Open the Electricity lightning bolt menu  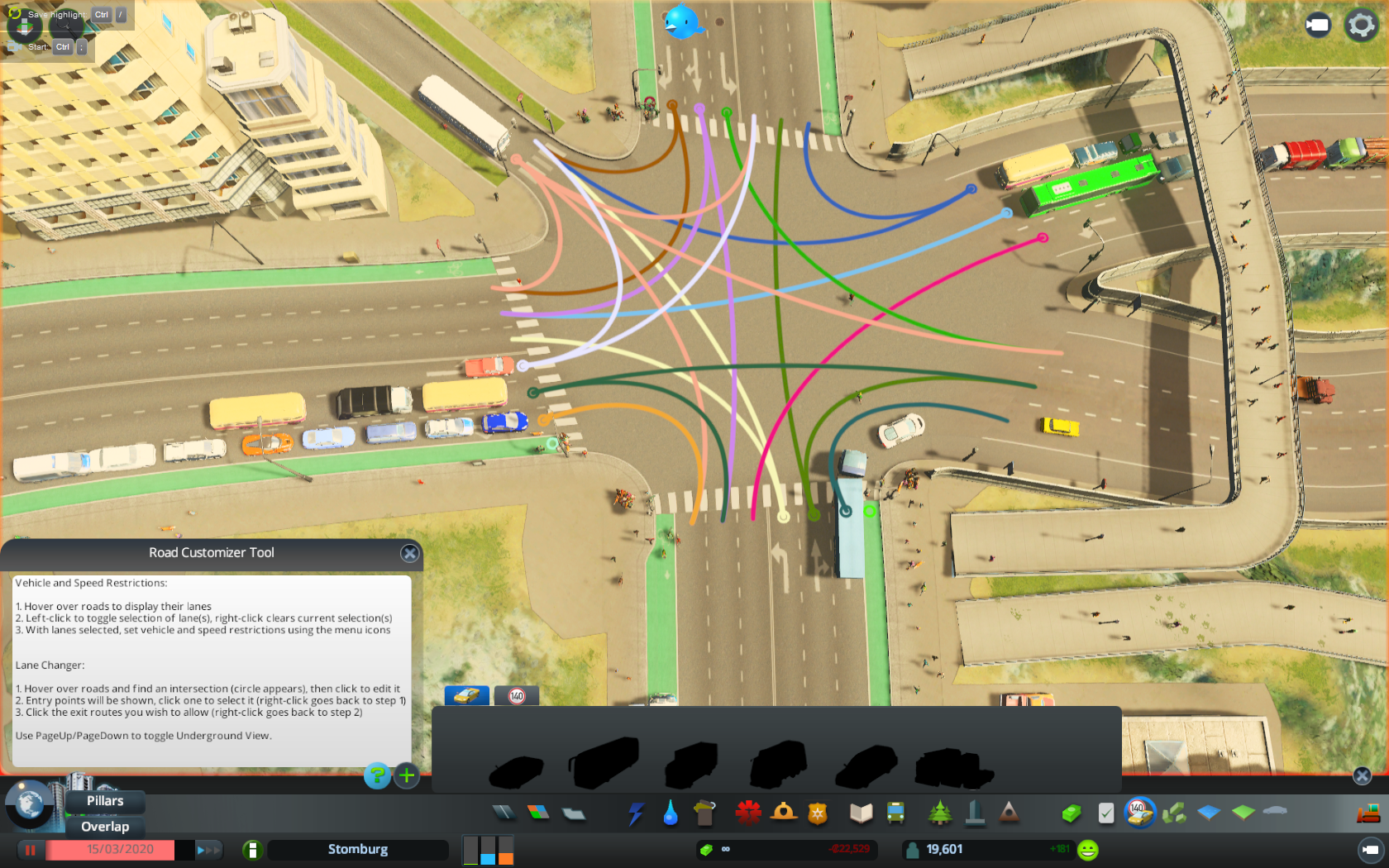(635, 813)
